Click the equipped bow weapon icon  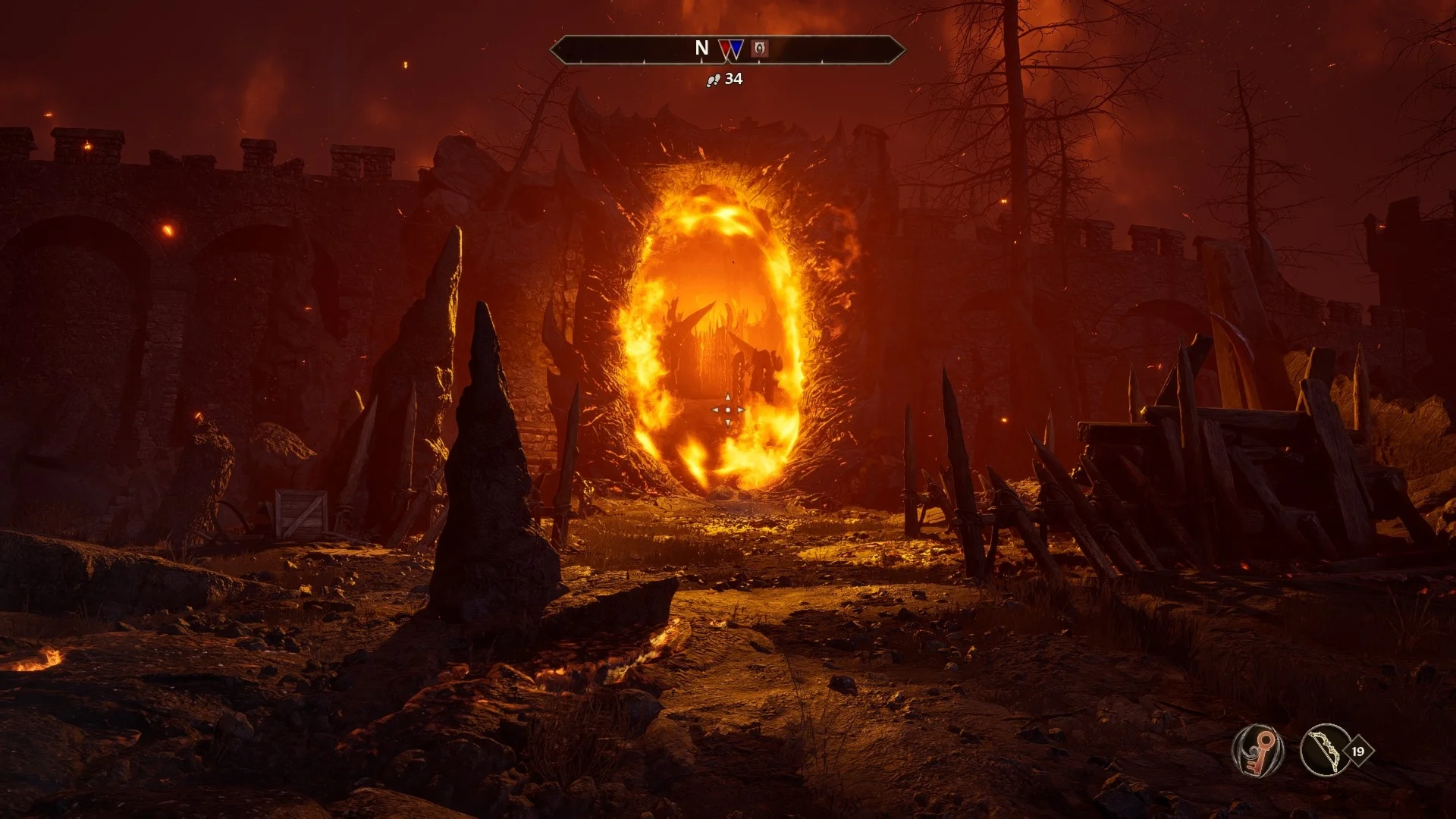coord(1325,751)
